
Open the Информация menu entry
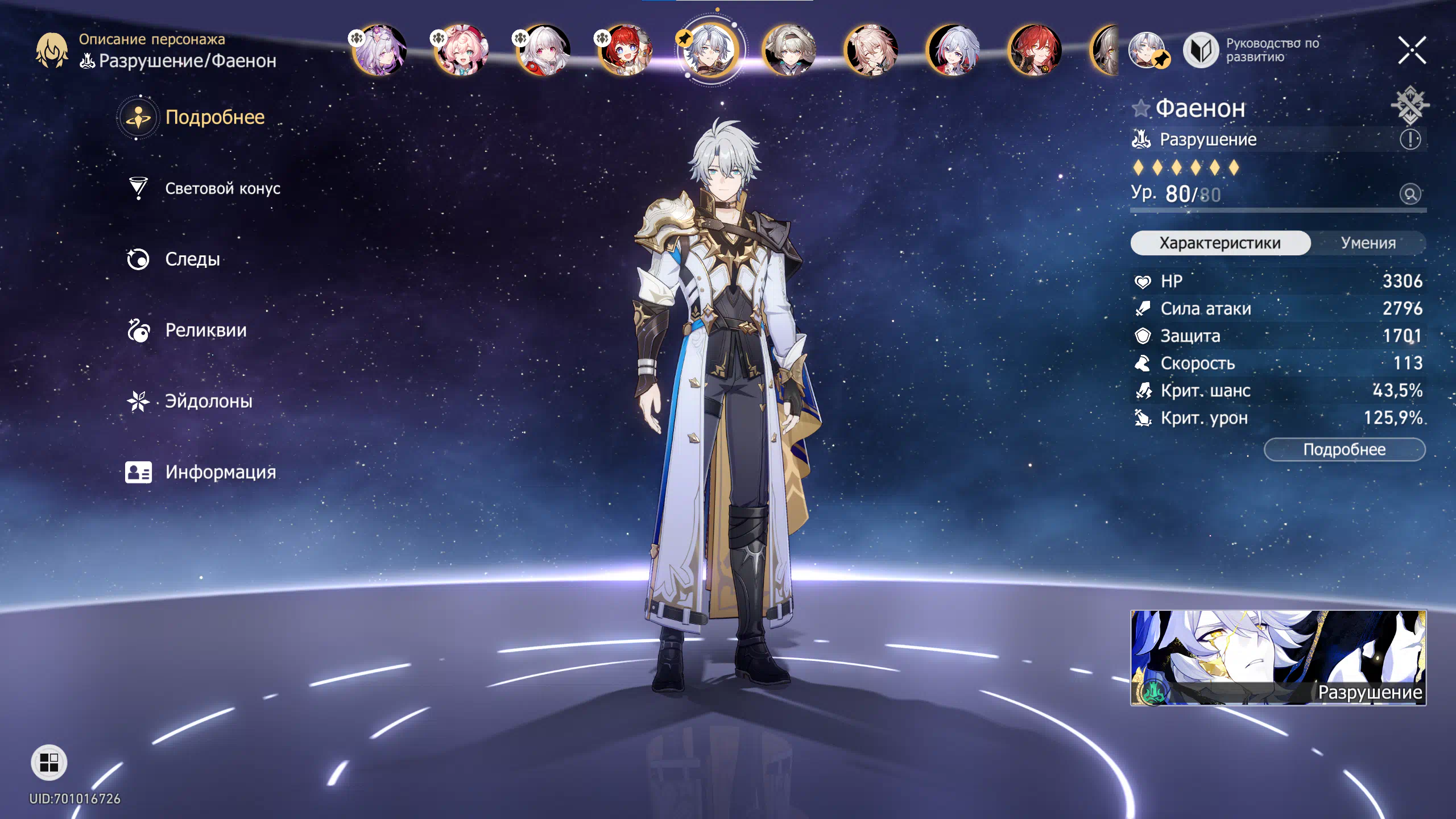[220, 472]
